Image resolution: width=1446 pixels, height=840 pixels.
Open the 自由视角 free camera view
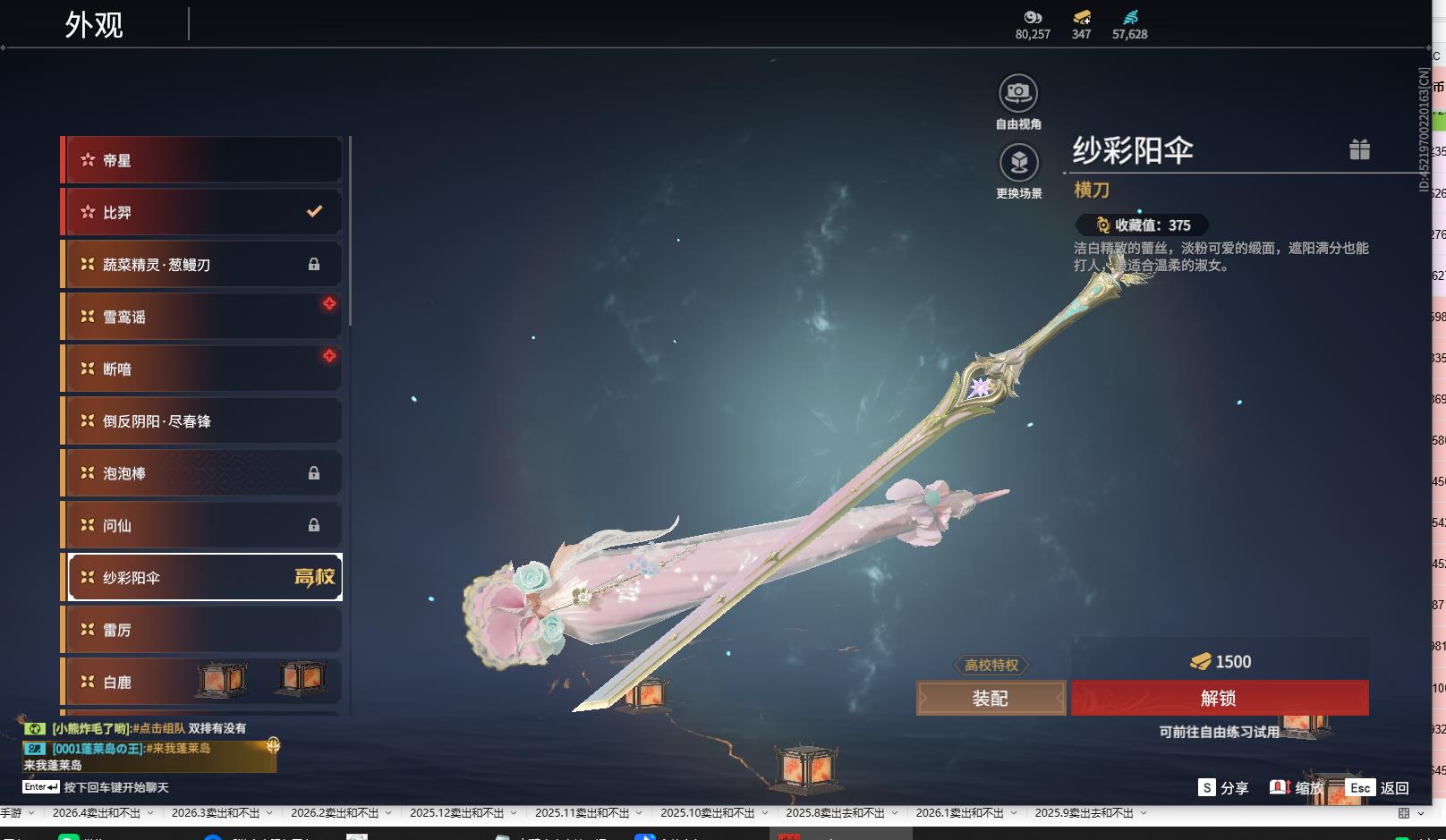pyautogui.click(x=1018, y=93)
